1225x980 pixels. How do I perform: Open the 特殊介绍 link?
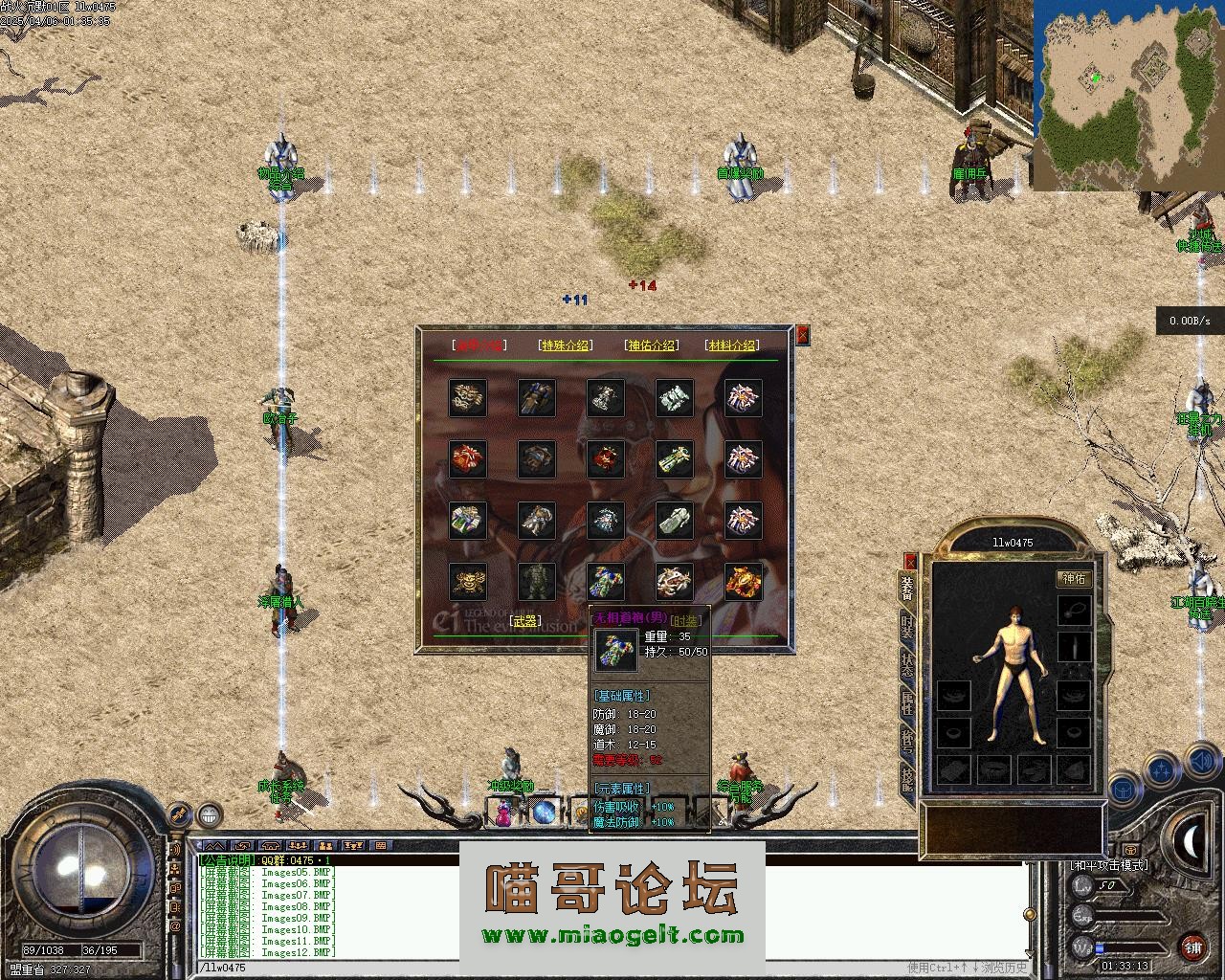pyautogui.click(x=566, y=345)
